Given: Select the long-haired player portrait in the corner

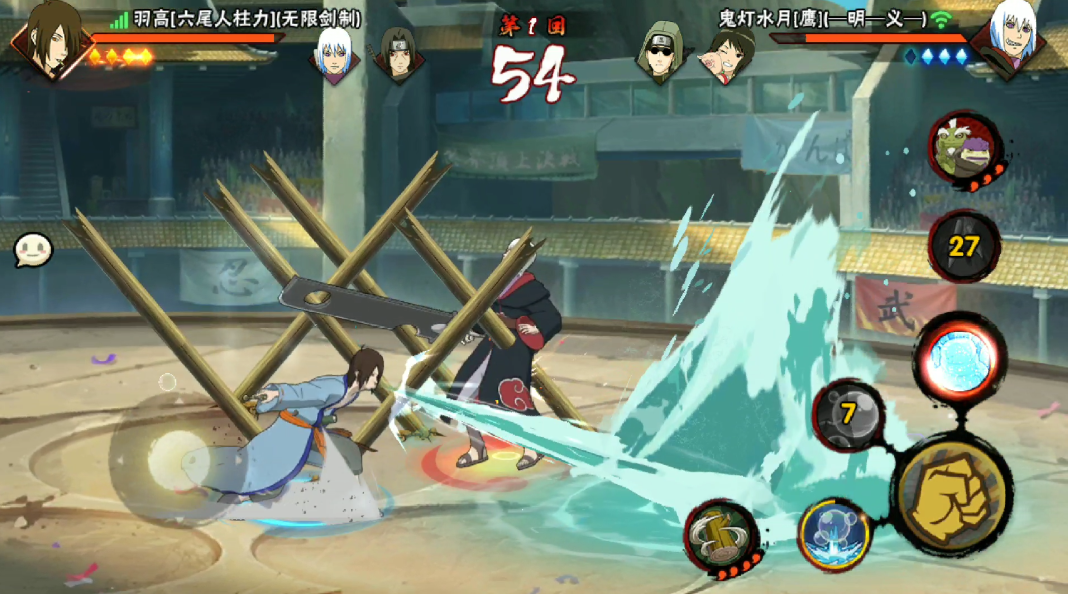Looking at the screenshot, I should pos(48,38).
